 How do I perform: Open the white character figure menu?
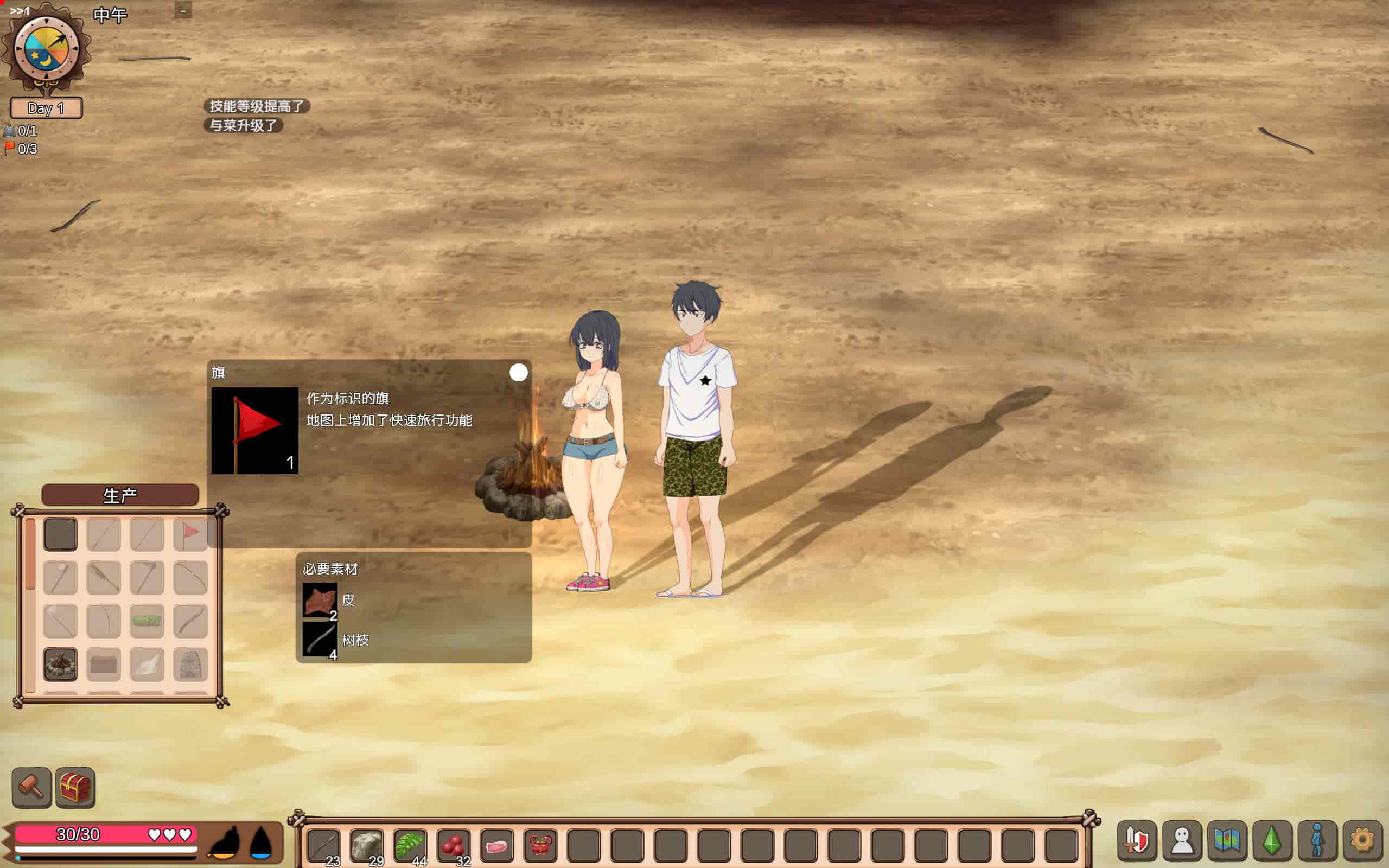pyautogui.click(x=1182, y=840)
